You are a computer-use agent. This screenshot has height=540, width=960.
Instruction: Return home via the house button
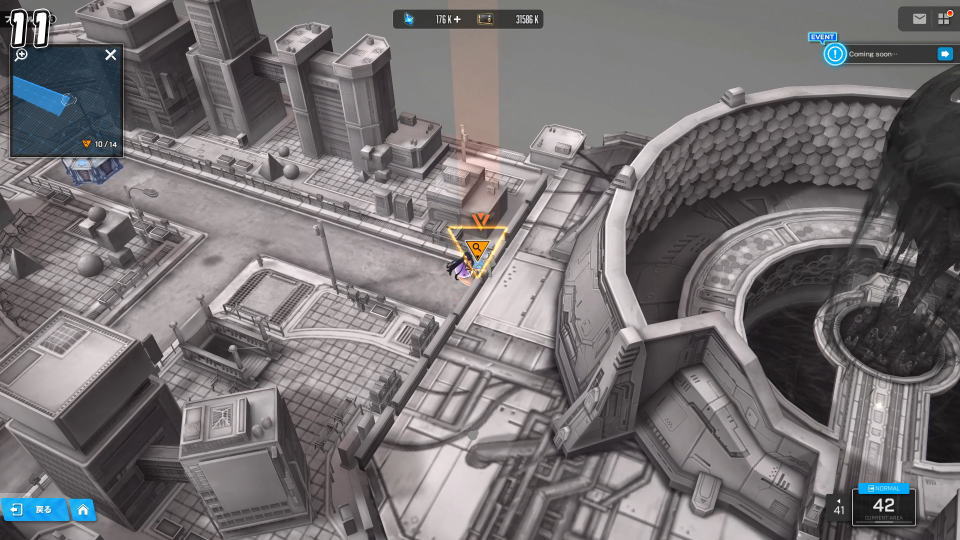point(83,510)
